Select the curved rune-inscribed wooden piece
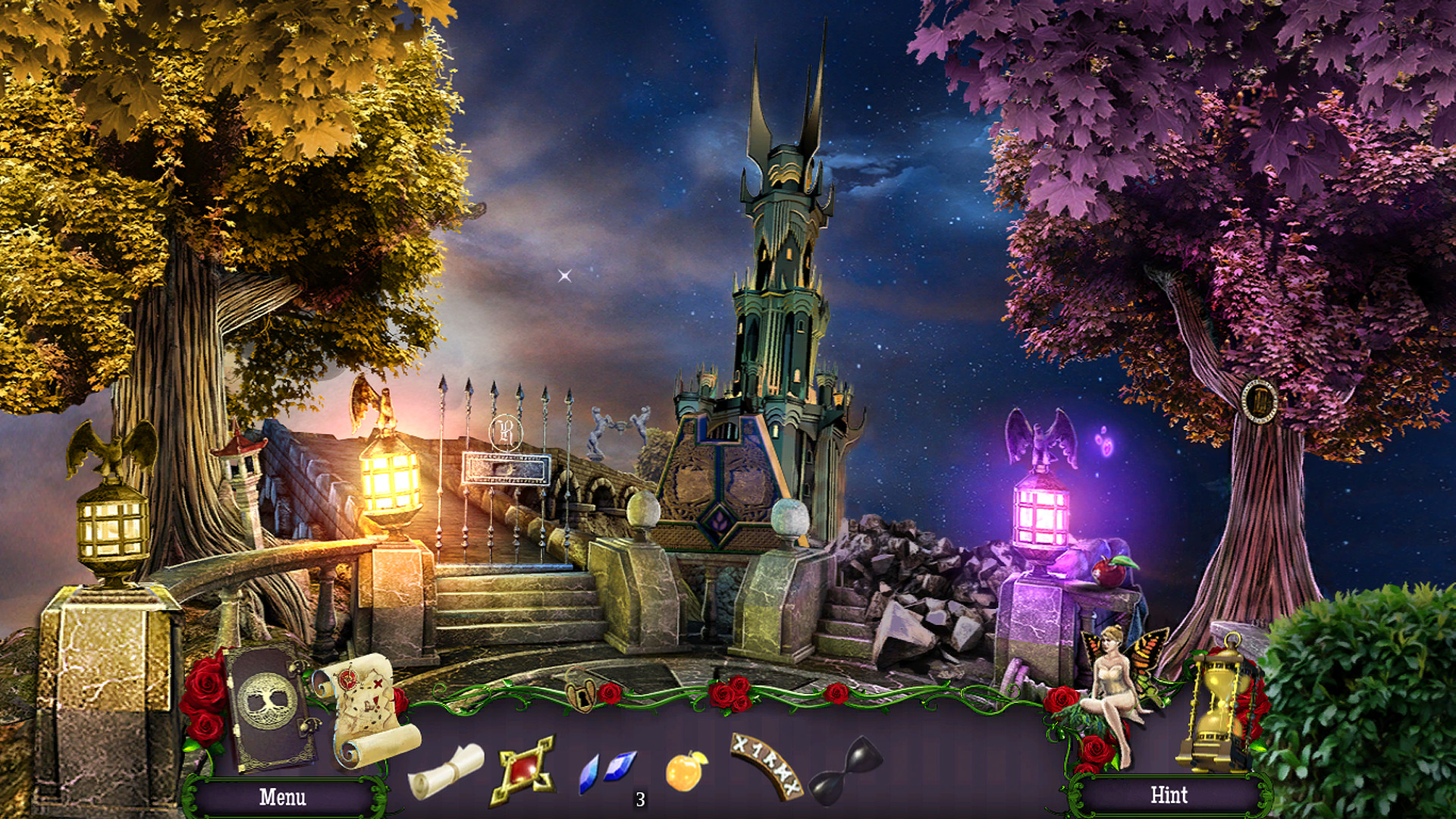The image size is (1456, 819). 766,764
